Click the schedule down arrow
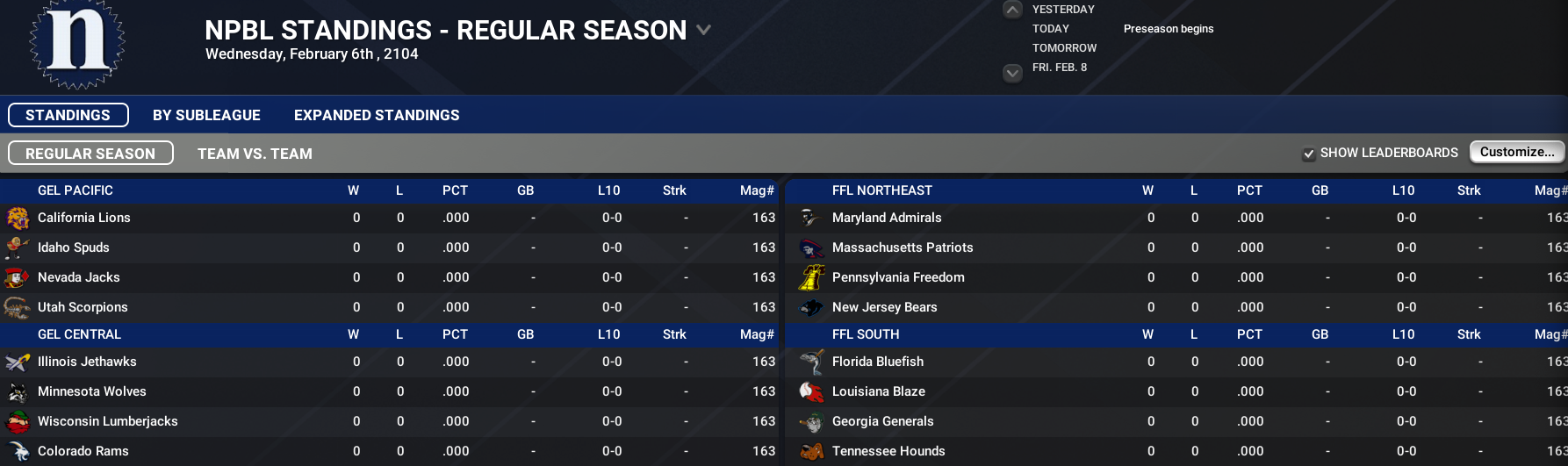This screenshot has height=466, width=1568. (x=1012, y=73)
